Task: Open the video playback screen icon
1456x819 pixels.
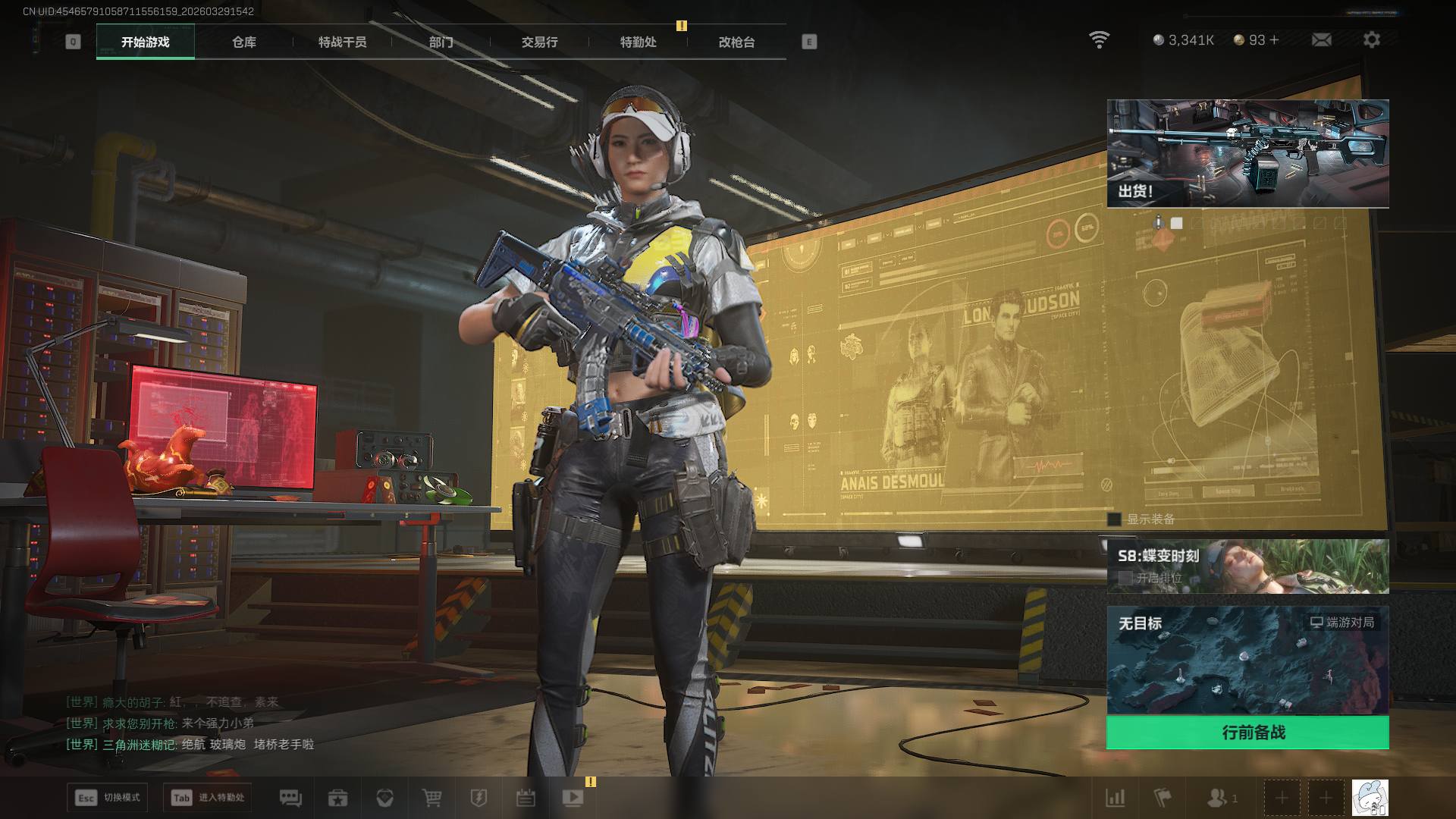Action: (x=573, y=798)
